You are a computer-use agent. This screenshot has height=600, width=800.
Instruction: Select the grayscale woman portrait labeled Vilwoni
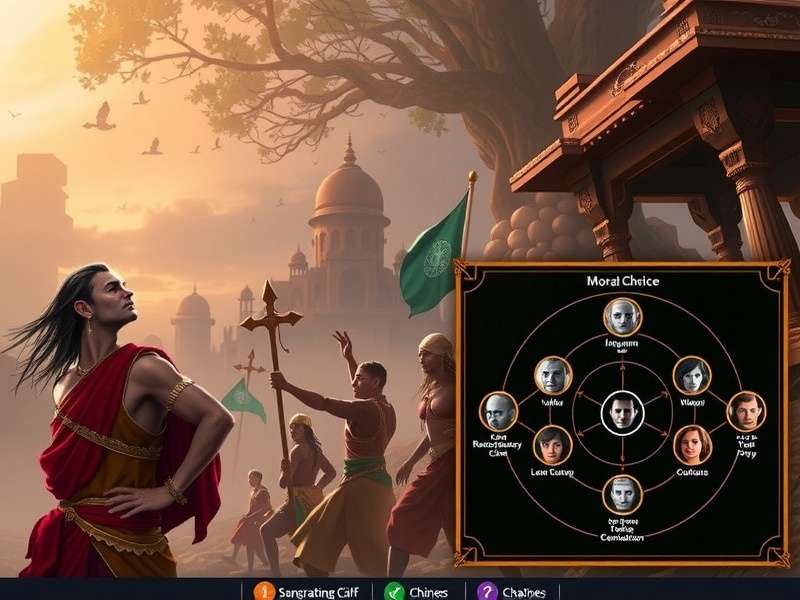pyautogui.click(x=692, y=376)
